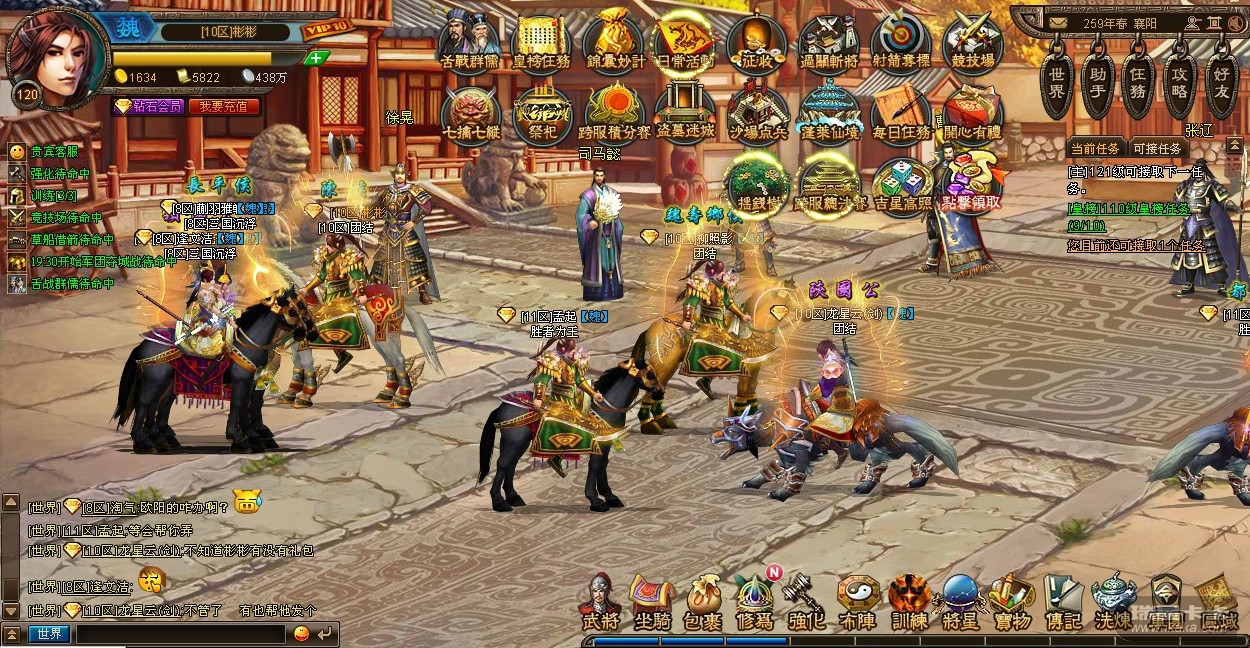Enter the 競技場 arena event

pos(972,43)
